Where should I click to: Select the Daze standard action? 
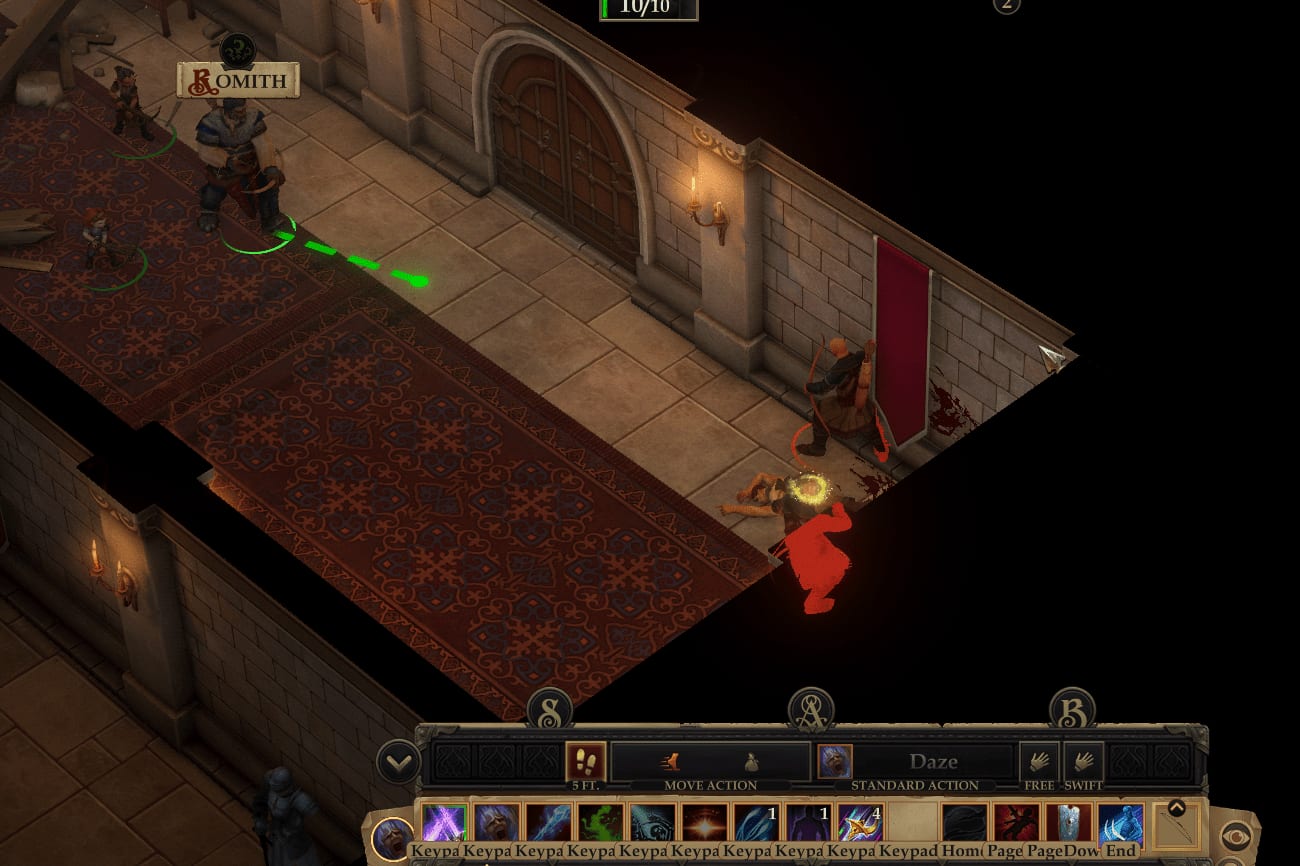point(915,761)
